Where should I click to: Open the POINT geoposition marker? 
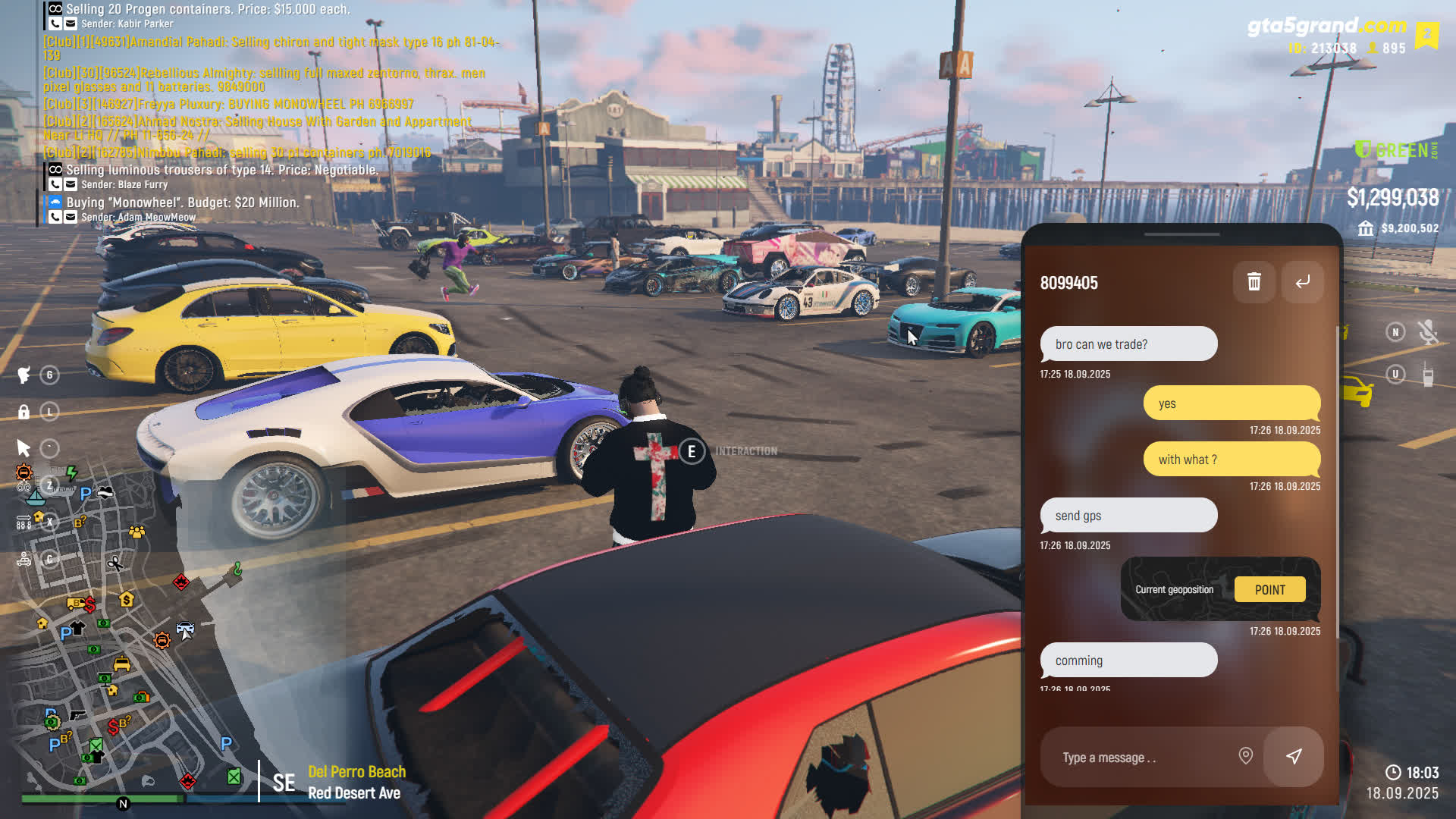1269,589
